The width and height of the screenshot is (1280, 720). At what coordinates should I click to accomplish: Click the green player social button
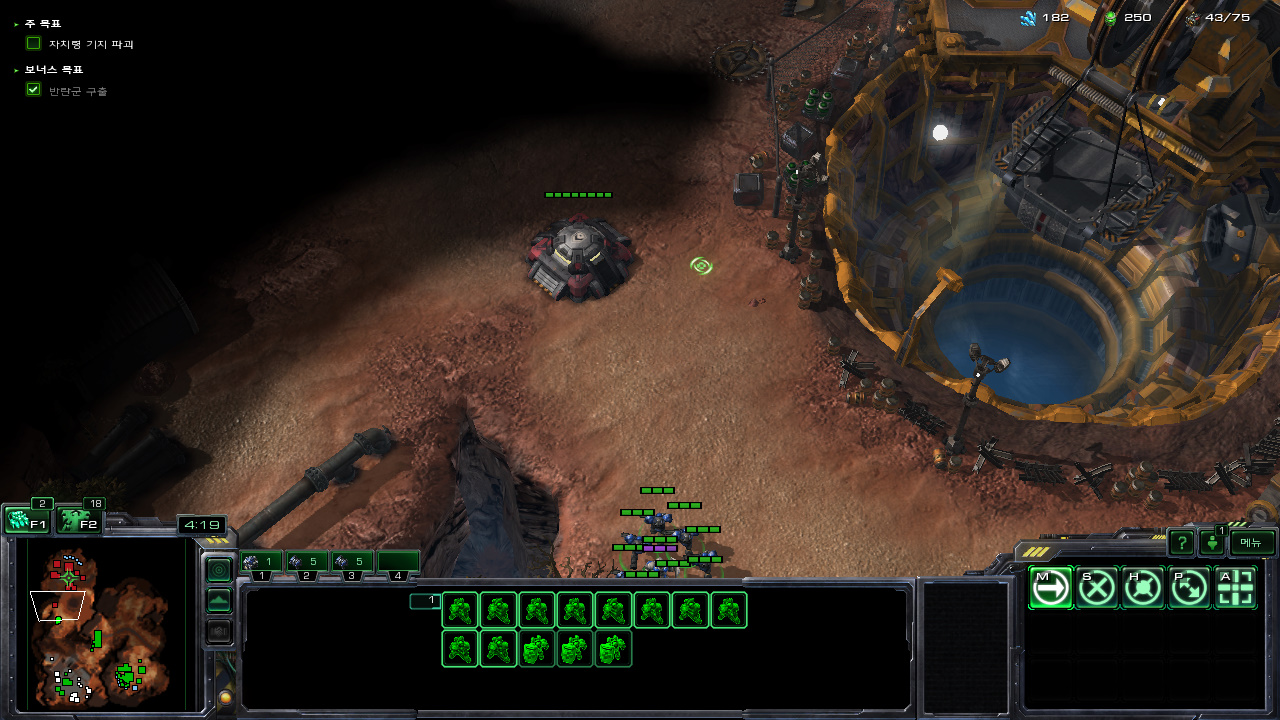click(1212, 543)
